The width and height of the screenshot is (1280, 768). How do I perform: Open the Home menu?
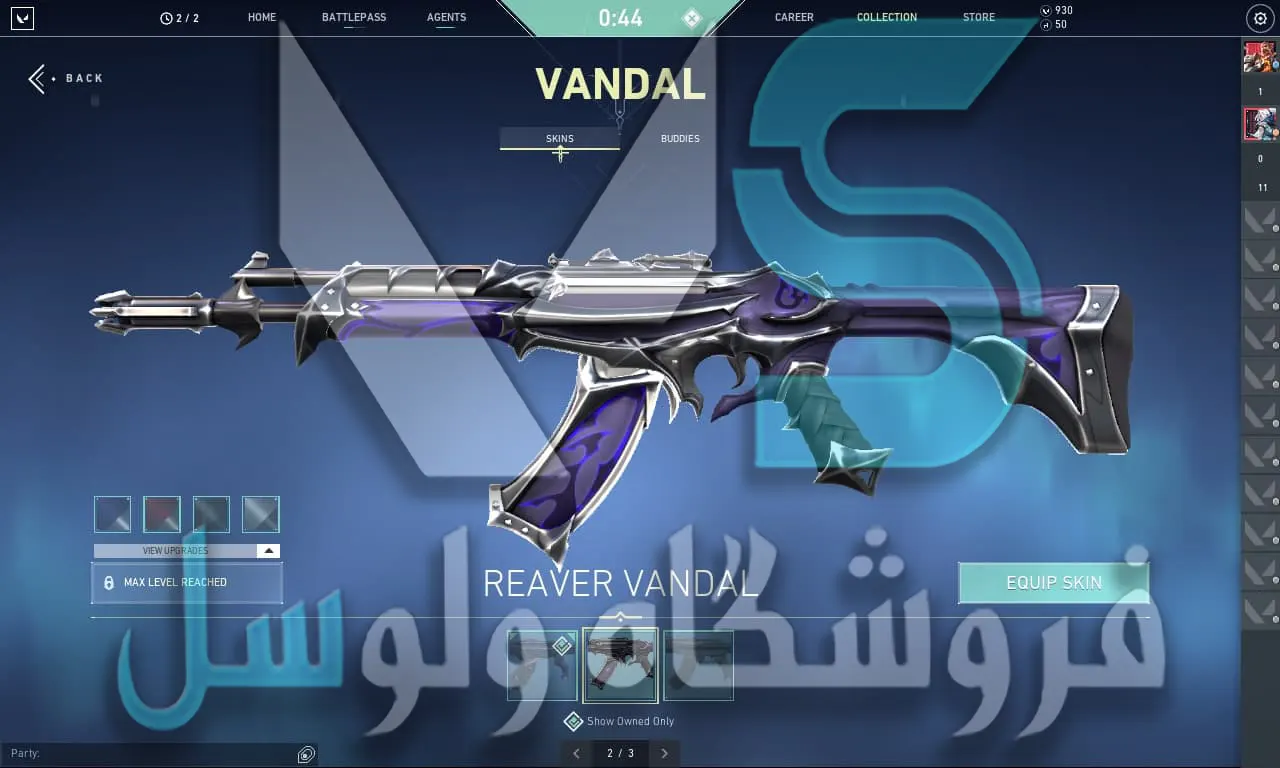[262, 17]
